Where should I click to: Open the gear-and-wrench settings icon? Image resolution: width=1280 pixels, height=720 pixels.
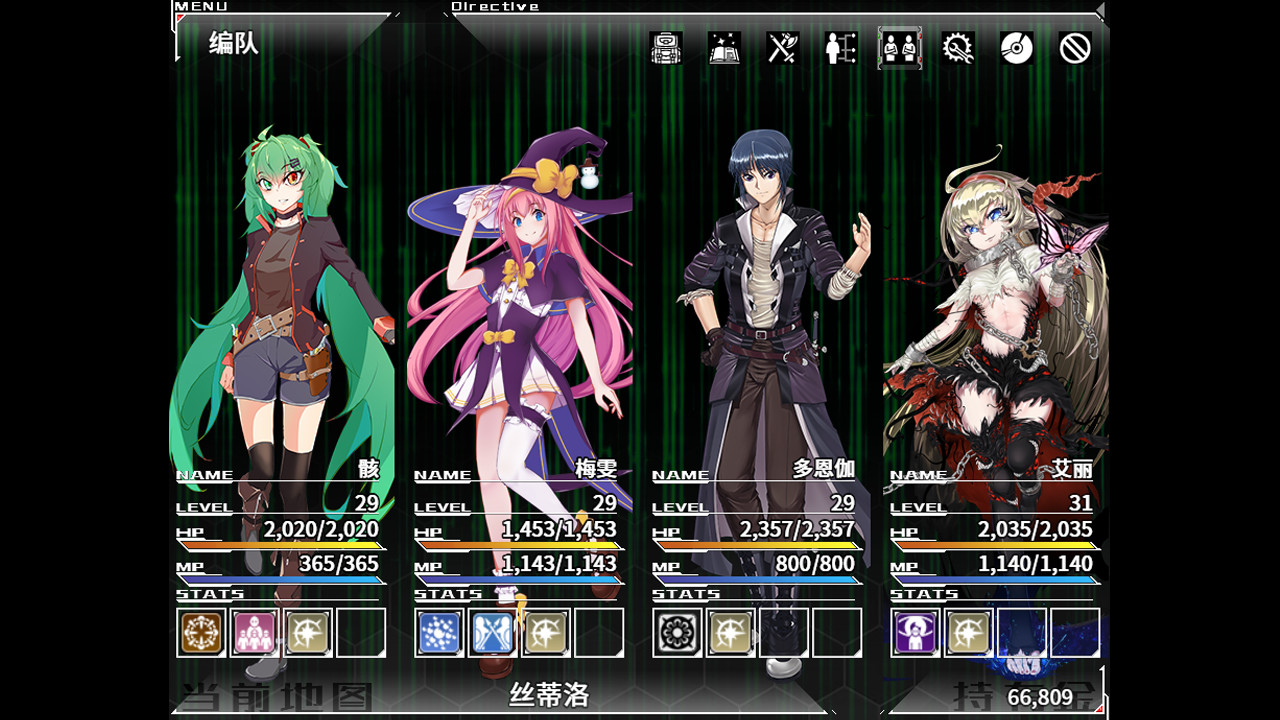click(957, 48)
